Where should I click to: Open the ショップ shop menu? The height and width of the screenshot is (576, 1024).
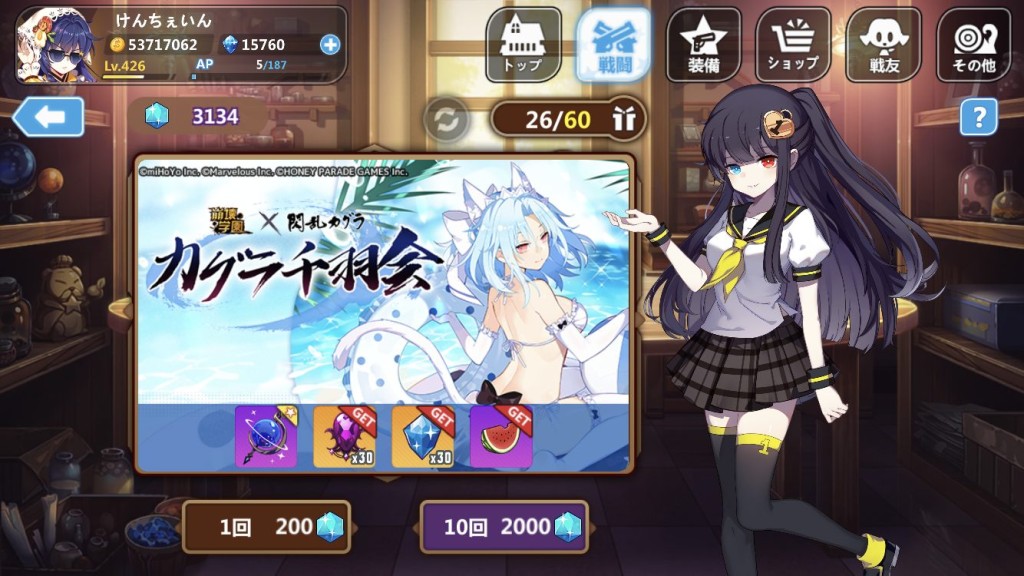click(x=793, y=45)
